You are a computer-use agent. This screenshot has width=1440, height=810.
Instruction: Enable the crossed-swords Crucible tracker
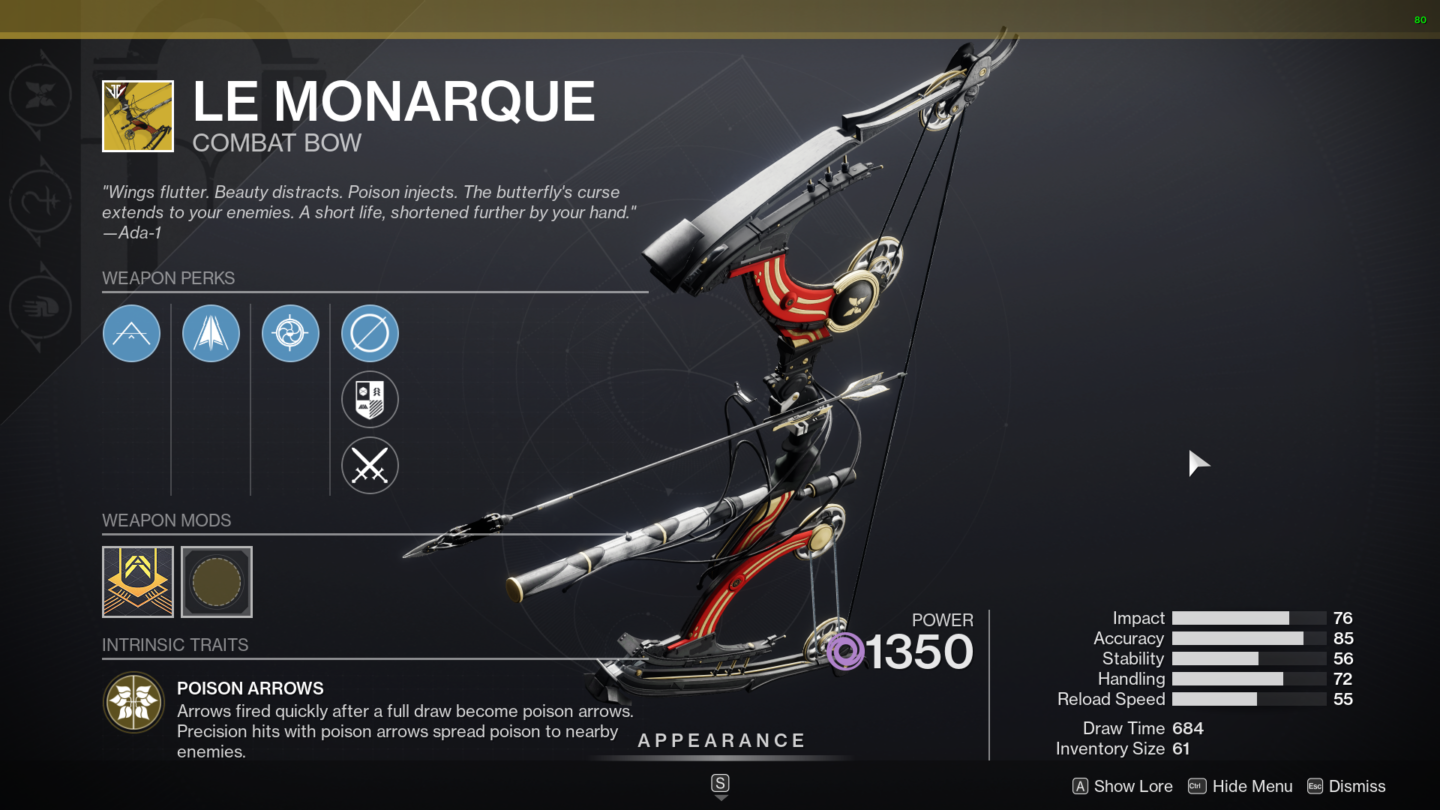tap(370, 465)
